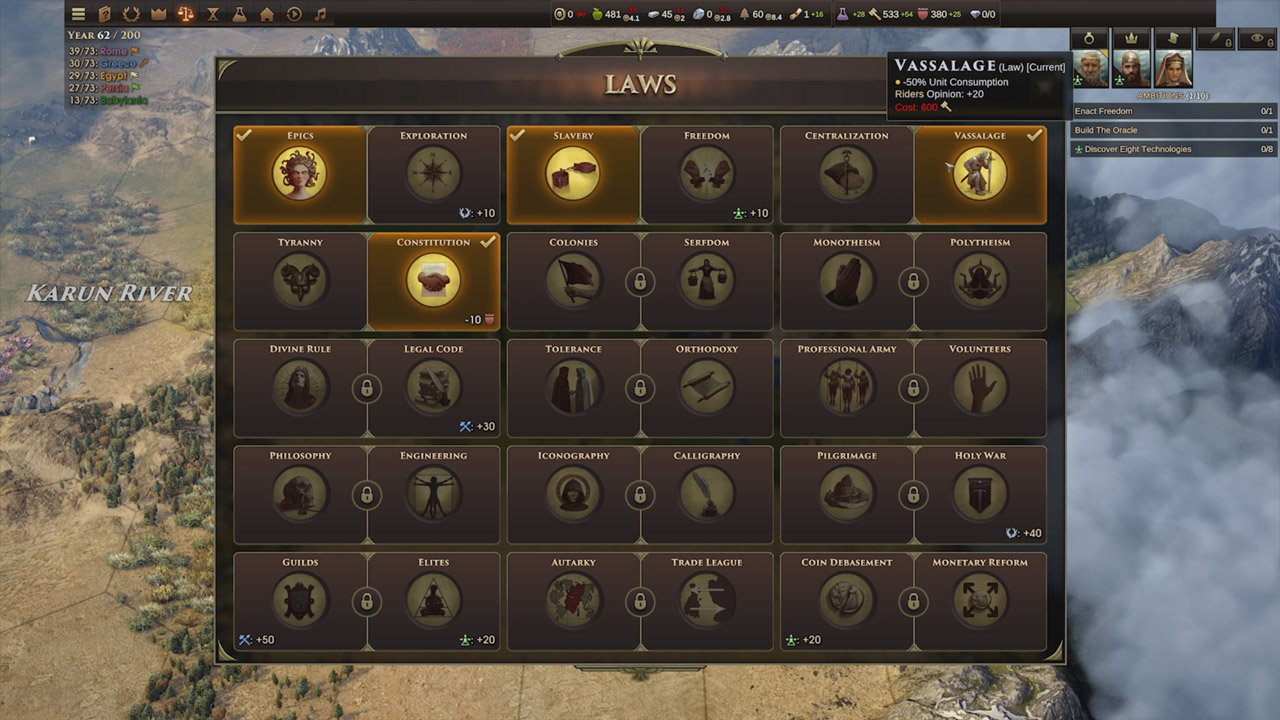1280x720 pixels.
Task: Switch to the Tyranny law
Action: (300, 281)
